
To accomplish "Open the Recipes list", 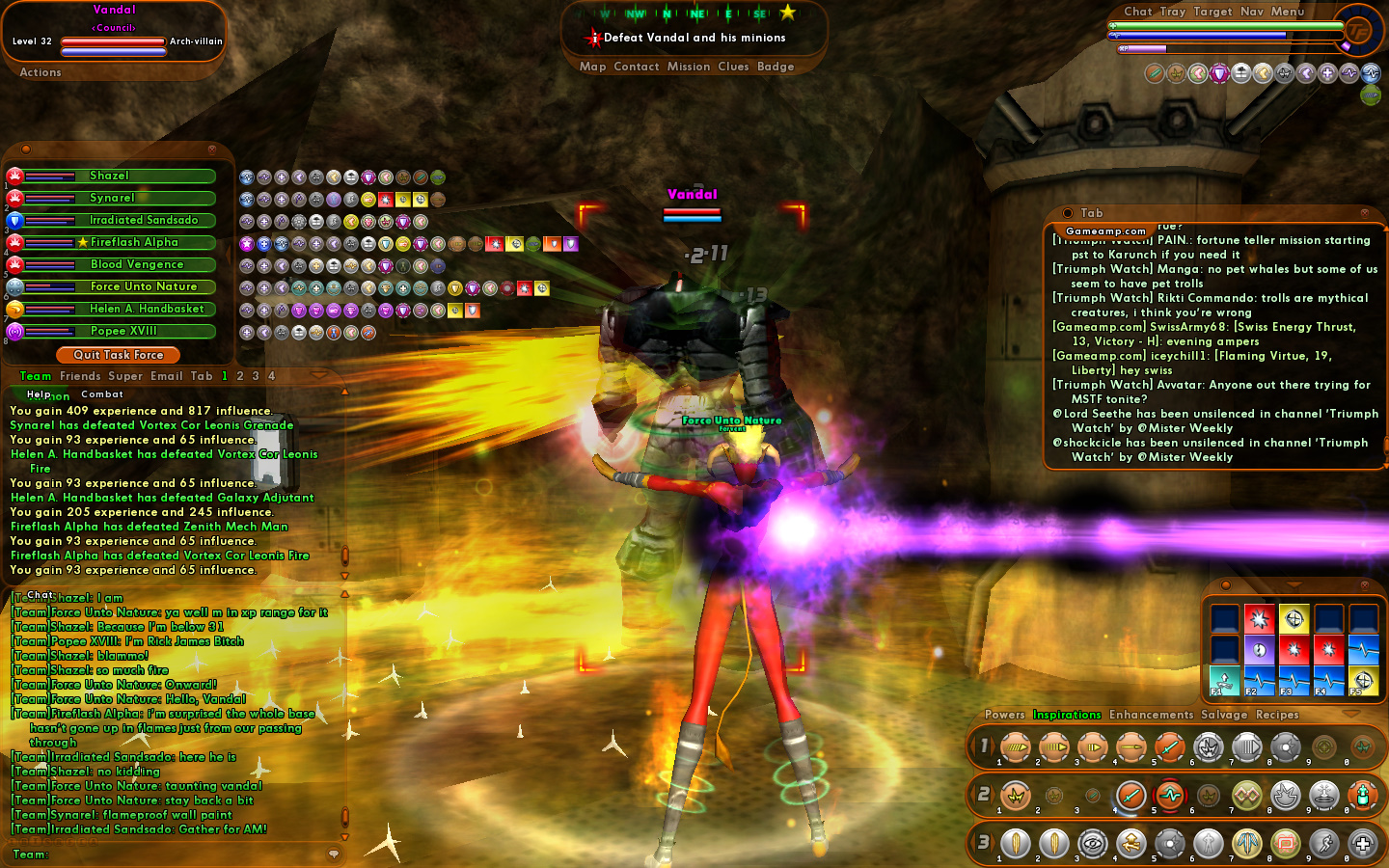I will click(1277, 715).
